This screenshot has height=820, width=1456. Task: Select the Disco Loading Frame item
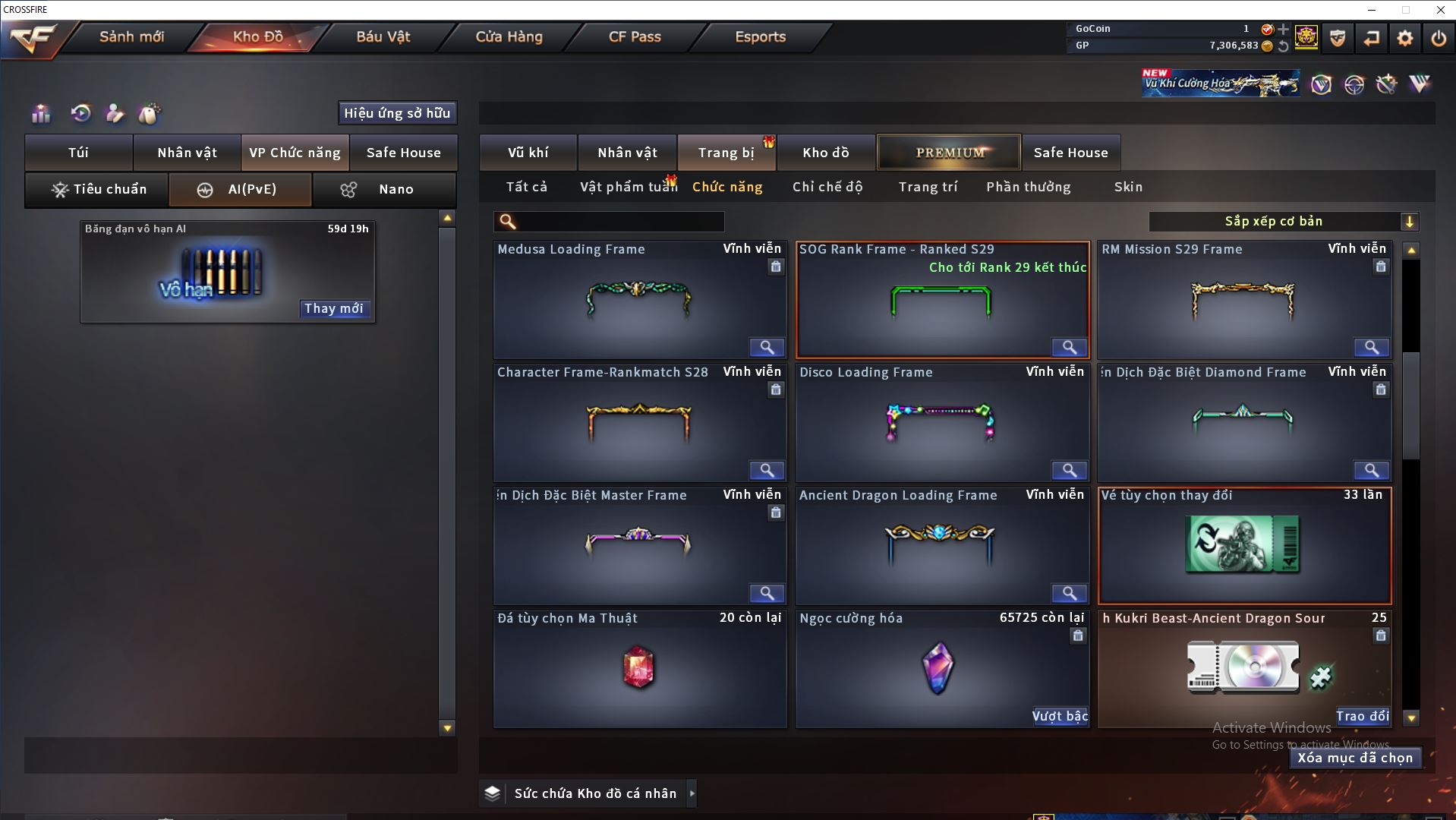(941, 421)
